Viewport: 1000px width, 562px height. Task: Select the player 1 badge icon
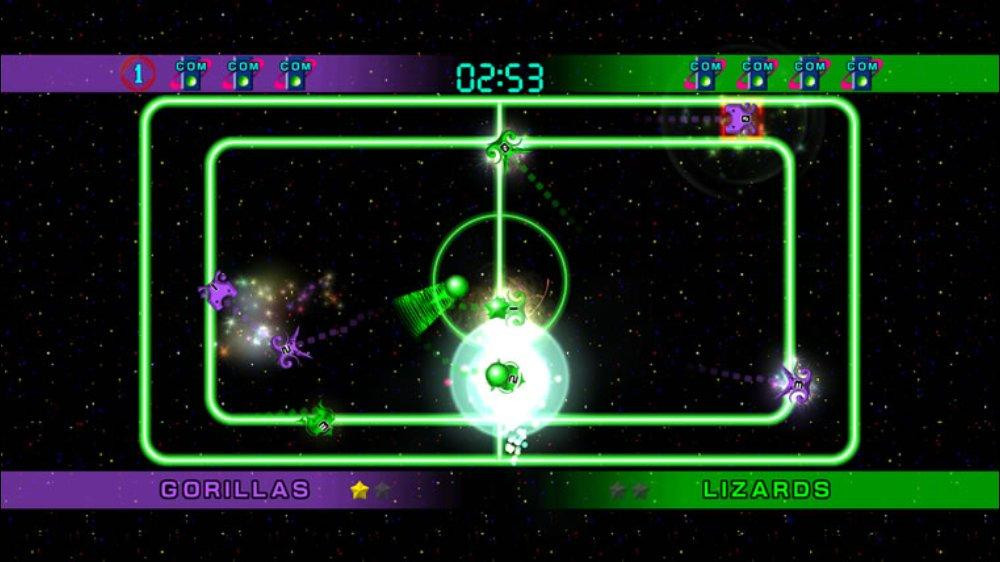138,73
